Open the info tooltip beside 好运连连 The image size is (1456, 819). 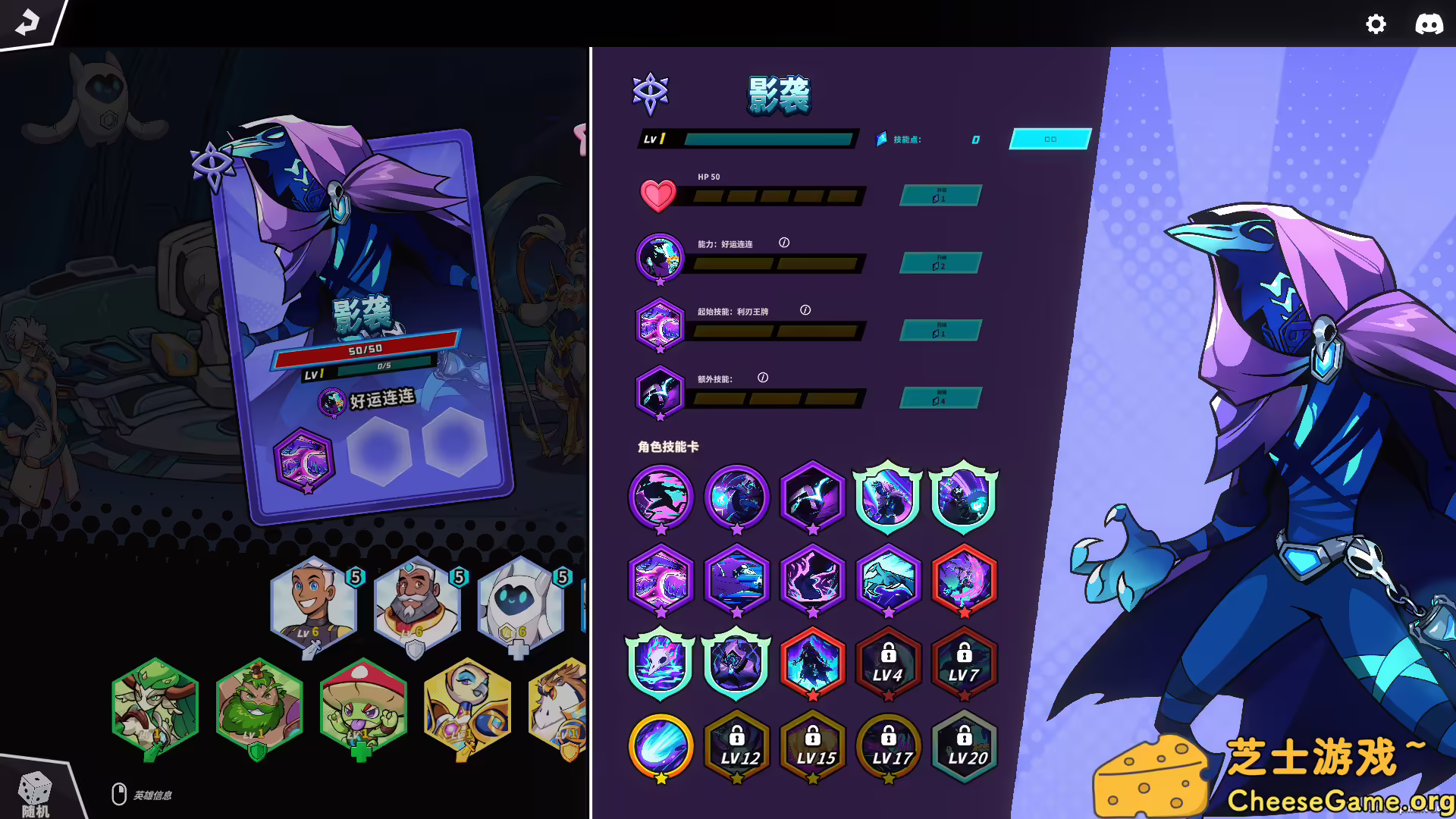(x=783, y=243)
